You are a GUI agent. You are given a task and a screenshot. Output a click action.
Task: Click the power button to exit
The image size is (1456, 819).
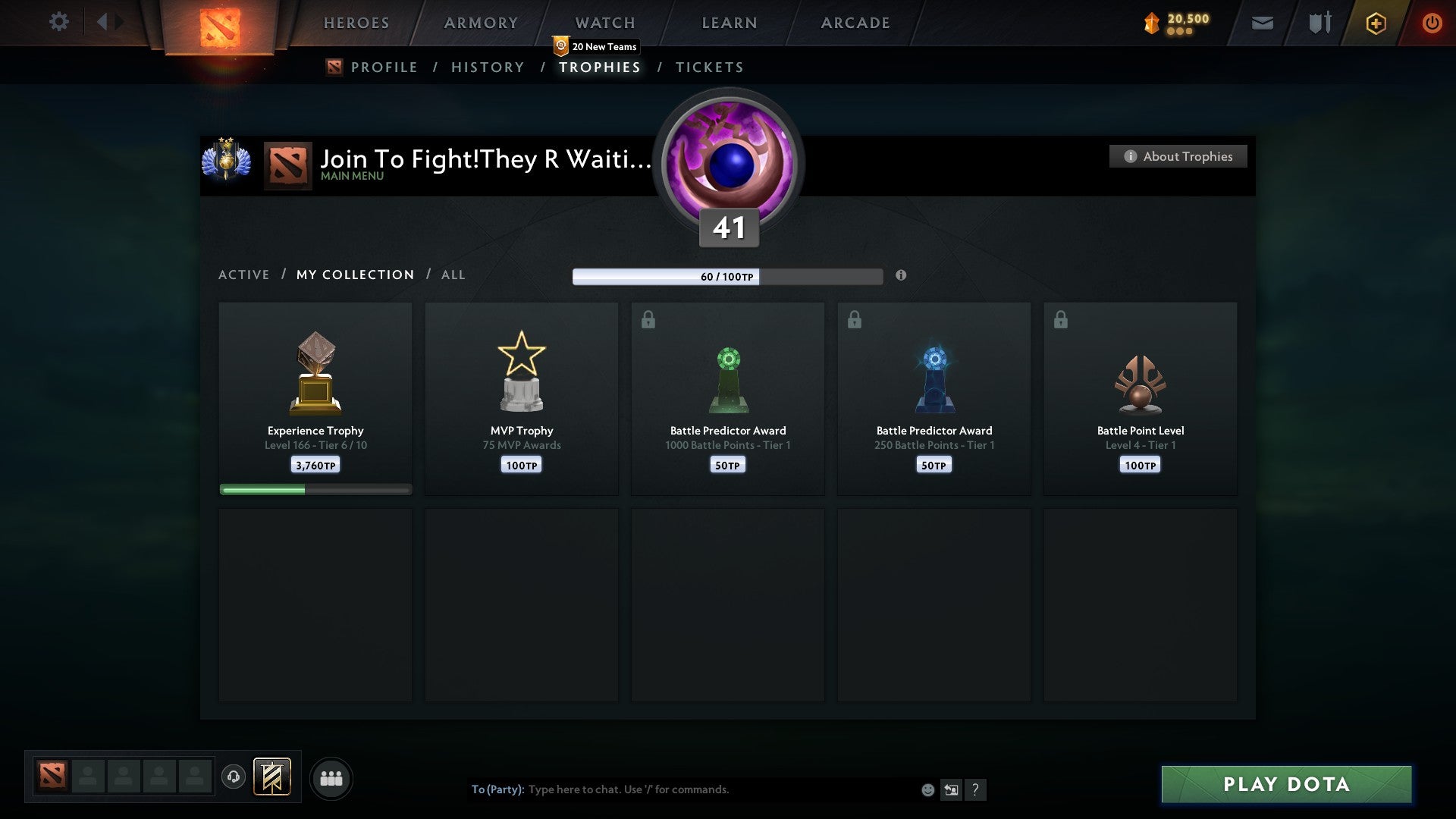(1432, 23)
